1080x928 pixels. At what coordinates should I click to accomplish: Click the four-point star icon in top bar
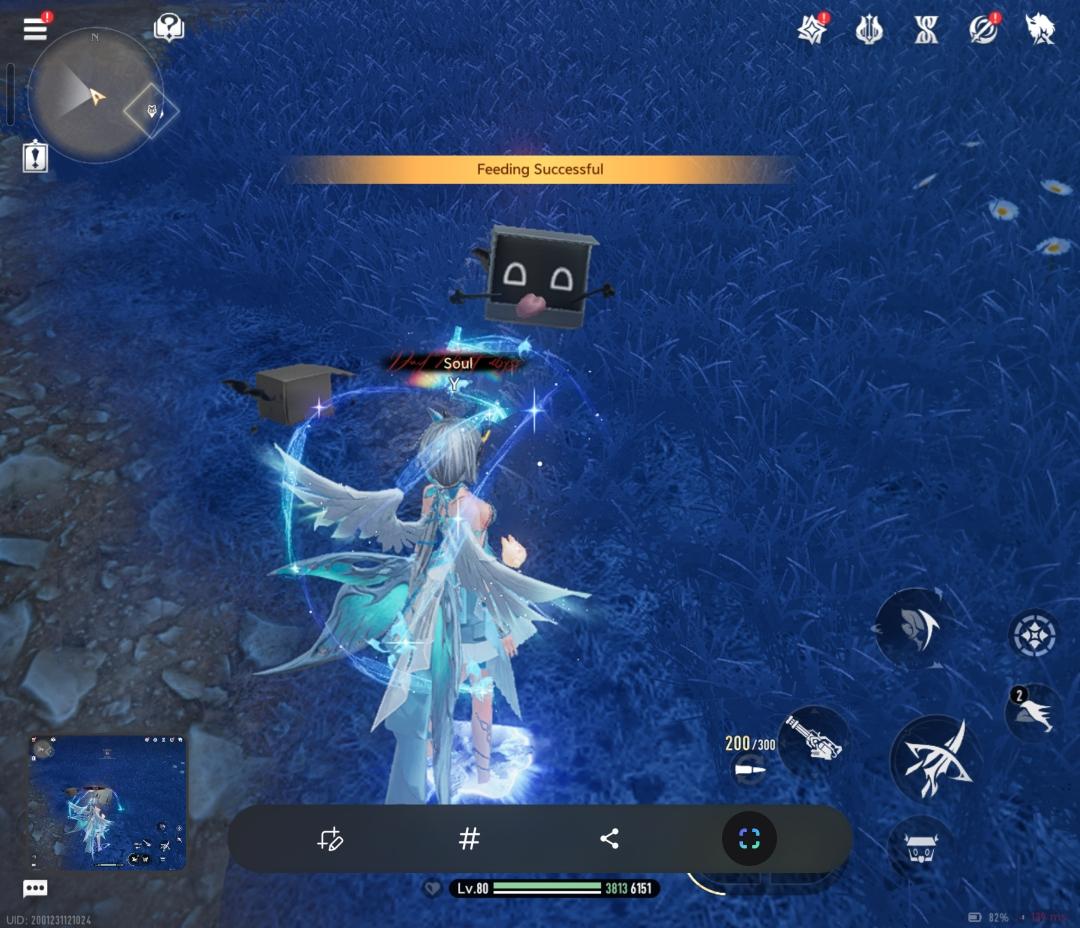click(812, 30)
